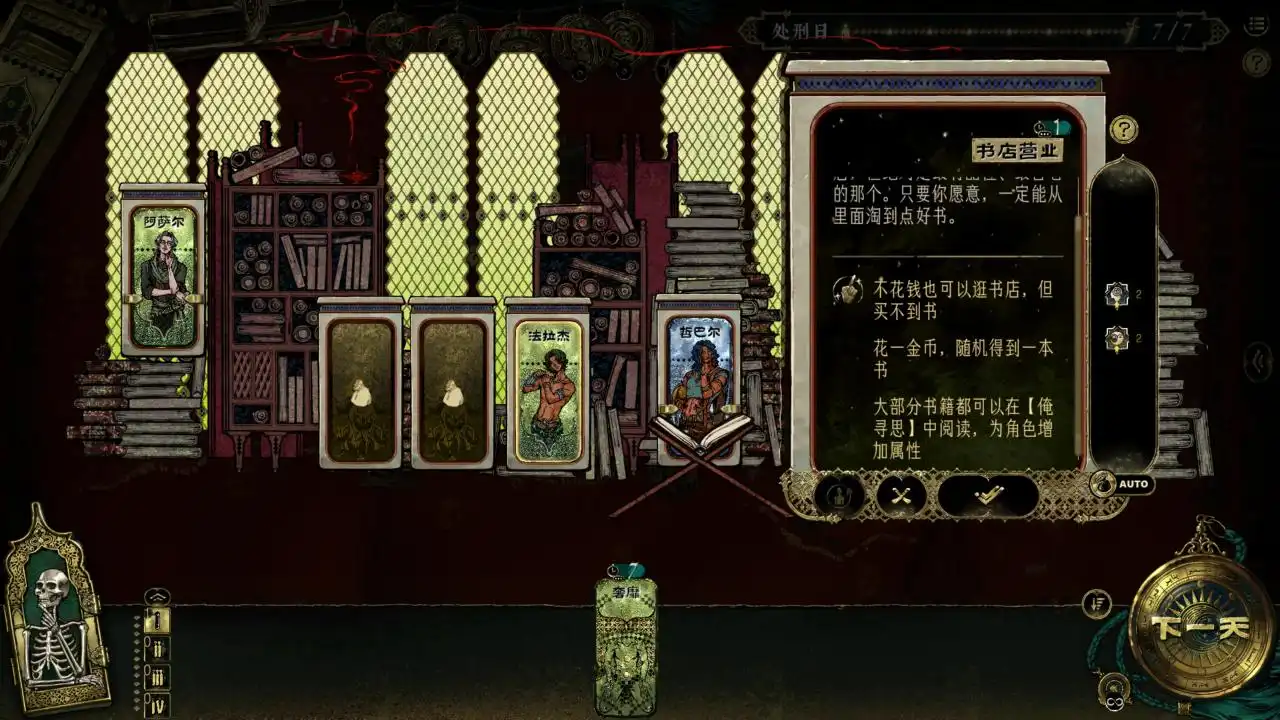Collapse the character list with the upward arrow
Viewport: 1280px width, 720px height.
(157, 595)
